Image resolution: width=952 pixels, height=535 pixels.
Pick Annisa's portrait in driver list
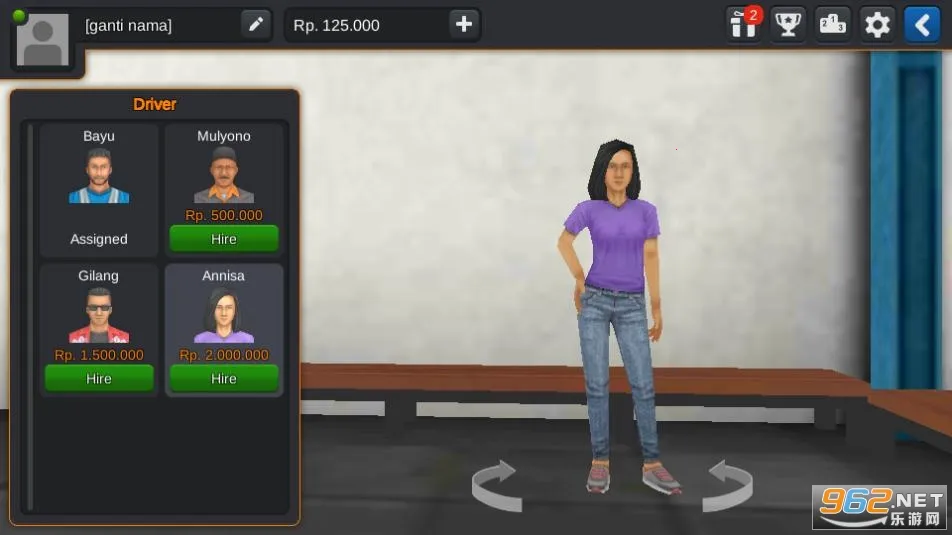pos(224,316)
